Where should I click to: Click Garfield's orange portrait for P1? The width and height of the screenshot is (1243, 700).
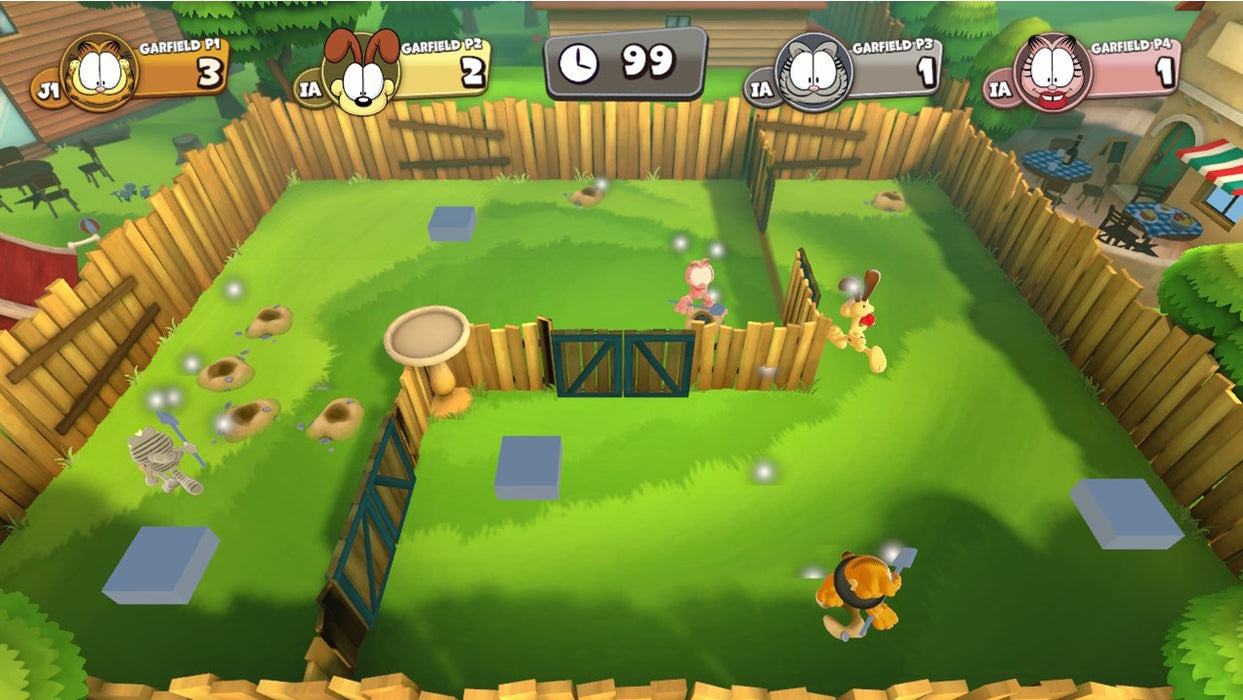tap(98, 72)
